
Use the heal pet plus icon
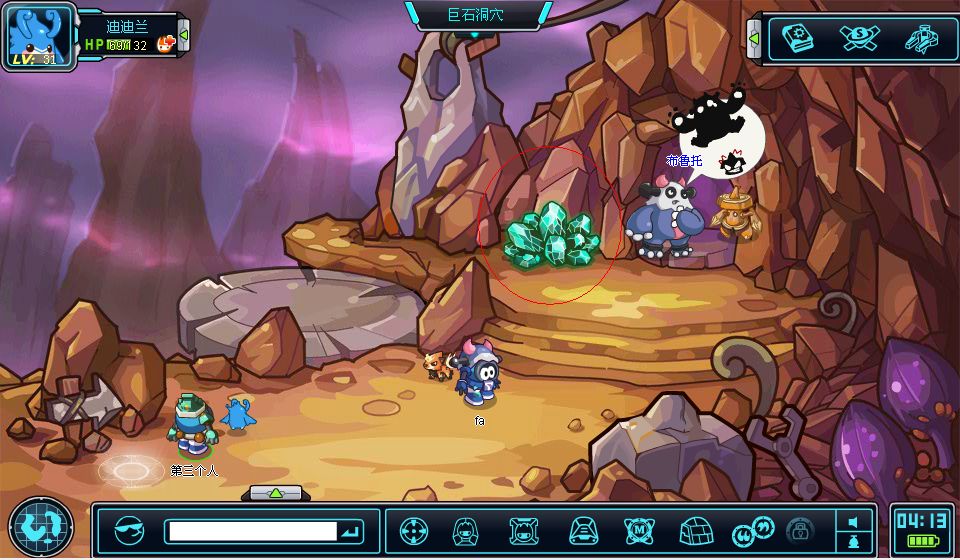pos(167,43)
